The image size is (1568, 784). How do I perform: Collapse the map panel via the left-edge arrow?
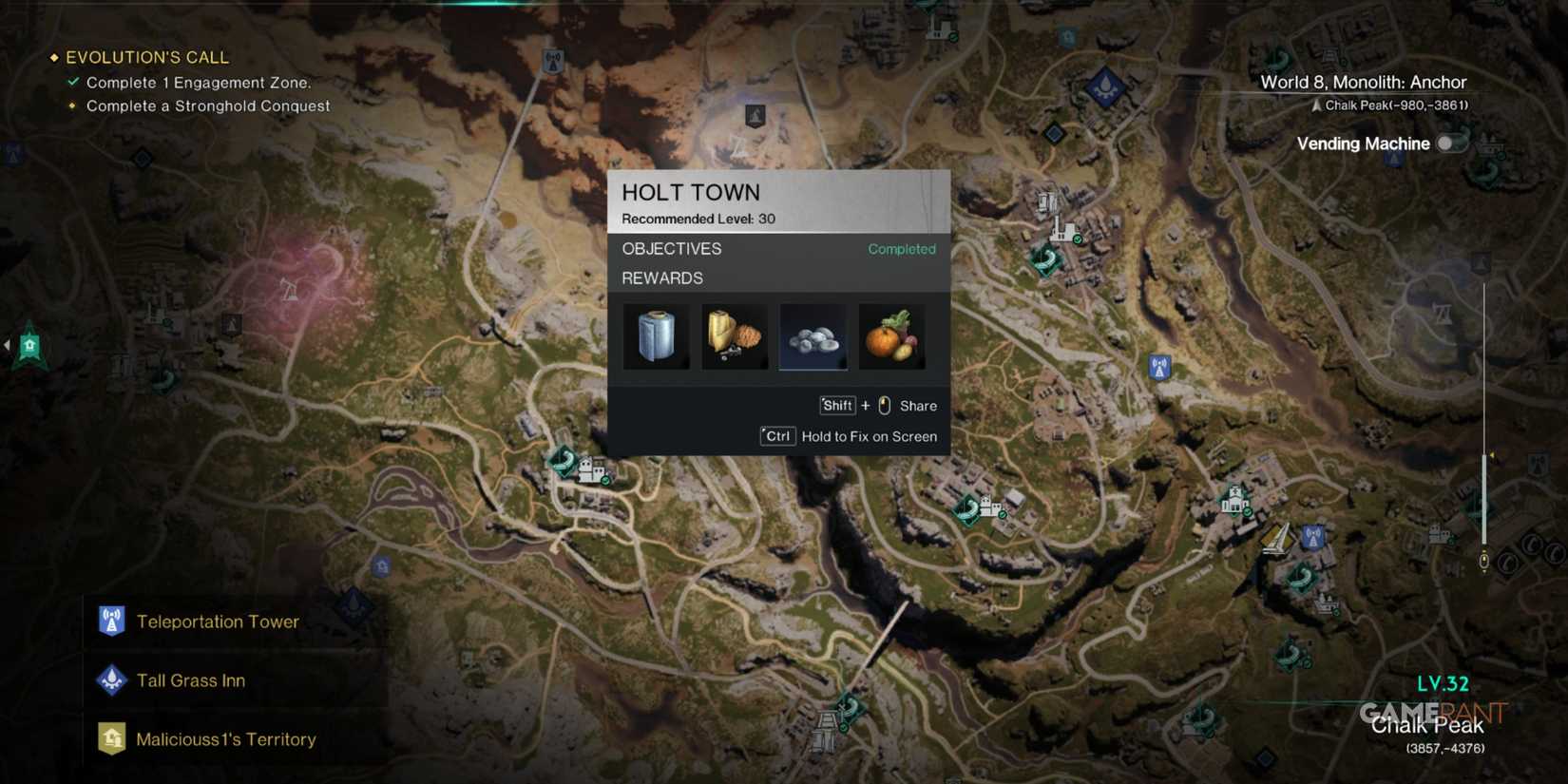point(8,344)
